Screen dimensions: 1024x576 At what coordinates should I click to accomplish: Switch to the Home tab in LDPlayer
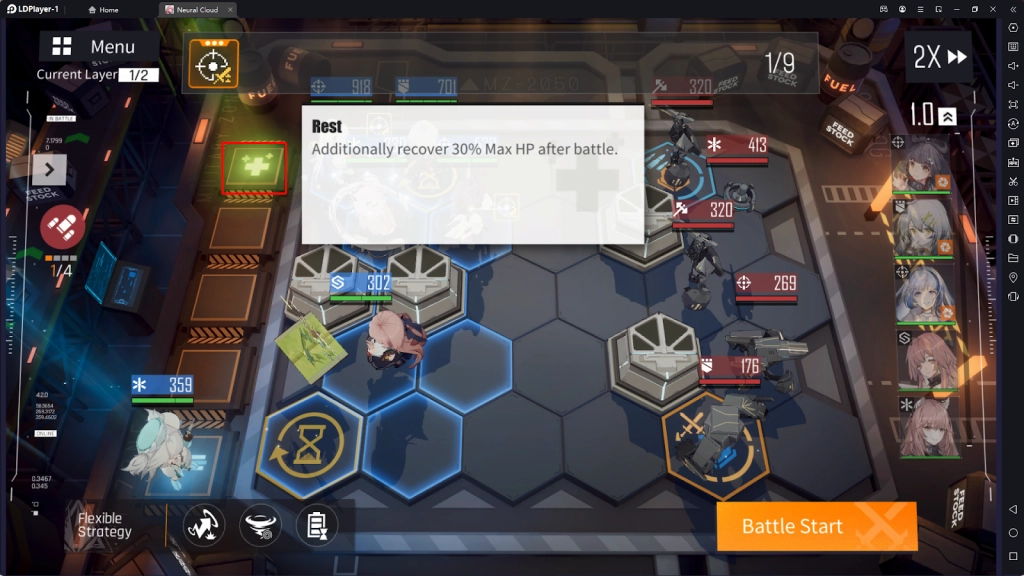point(103,10)
